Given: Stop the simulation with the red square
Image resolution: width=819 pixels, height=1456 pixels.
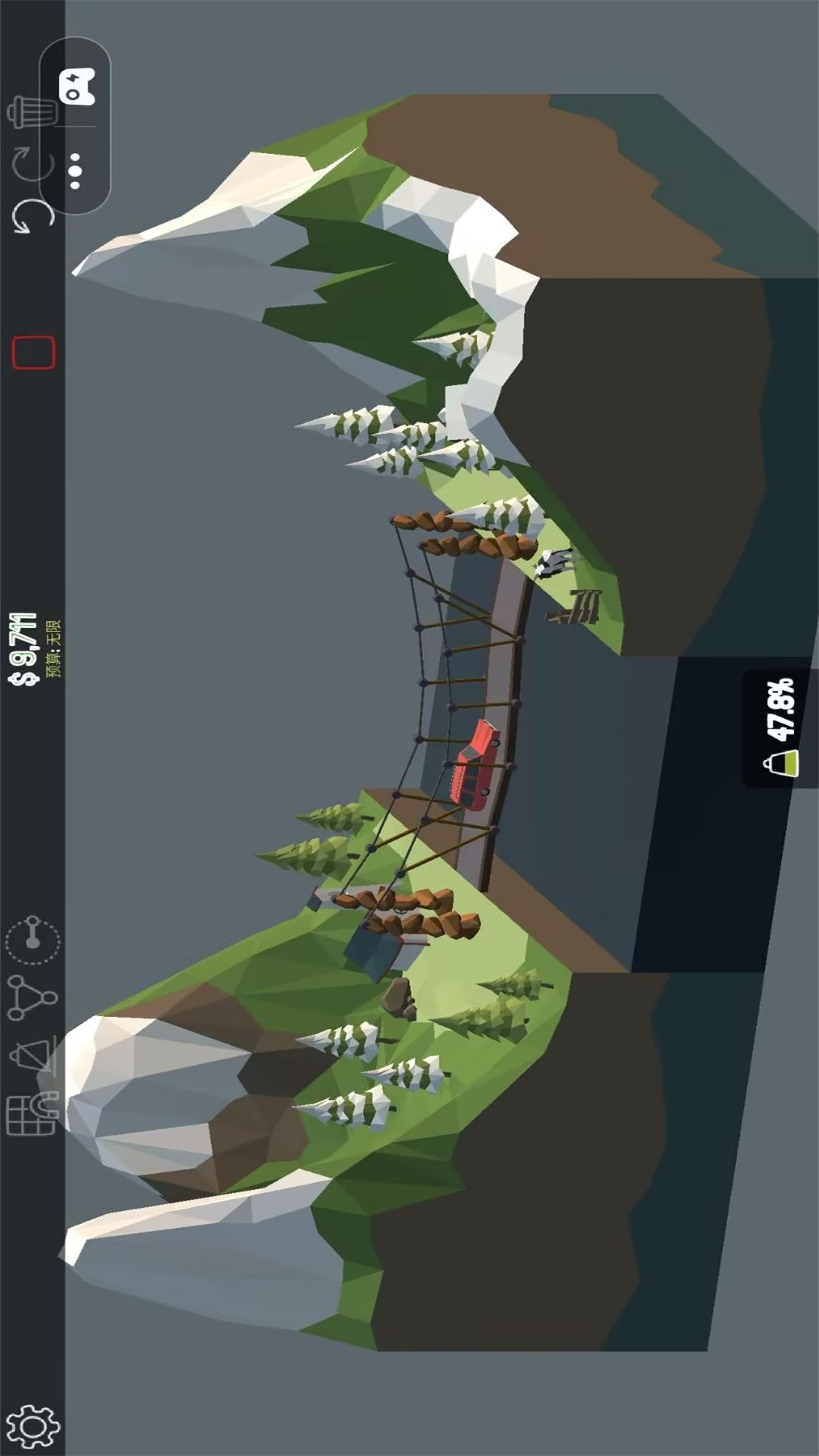Looking at the screenshot, I should coord(33,353).
